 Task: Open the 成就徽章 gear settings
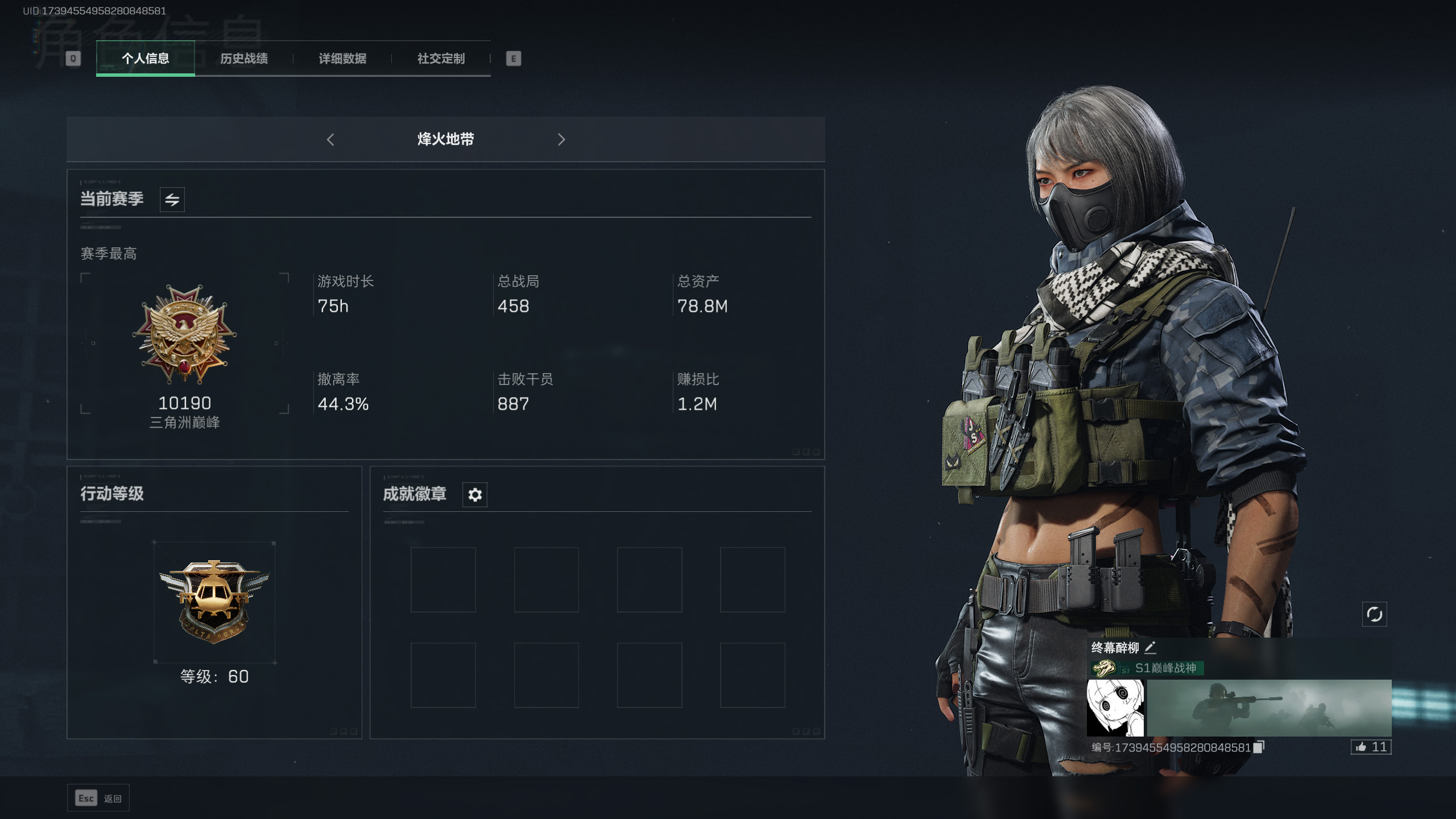point(475,495)
